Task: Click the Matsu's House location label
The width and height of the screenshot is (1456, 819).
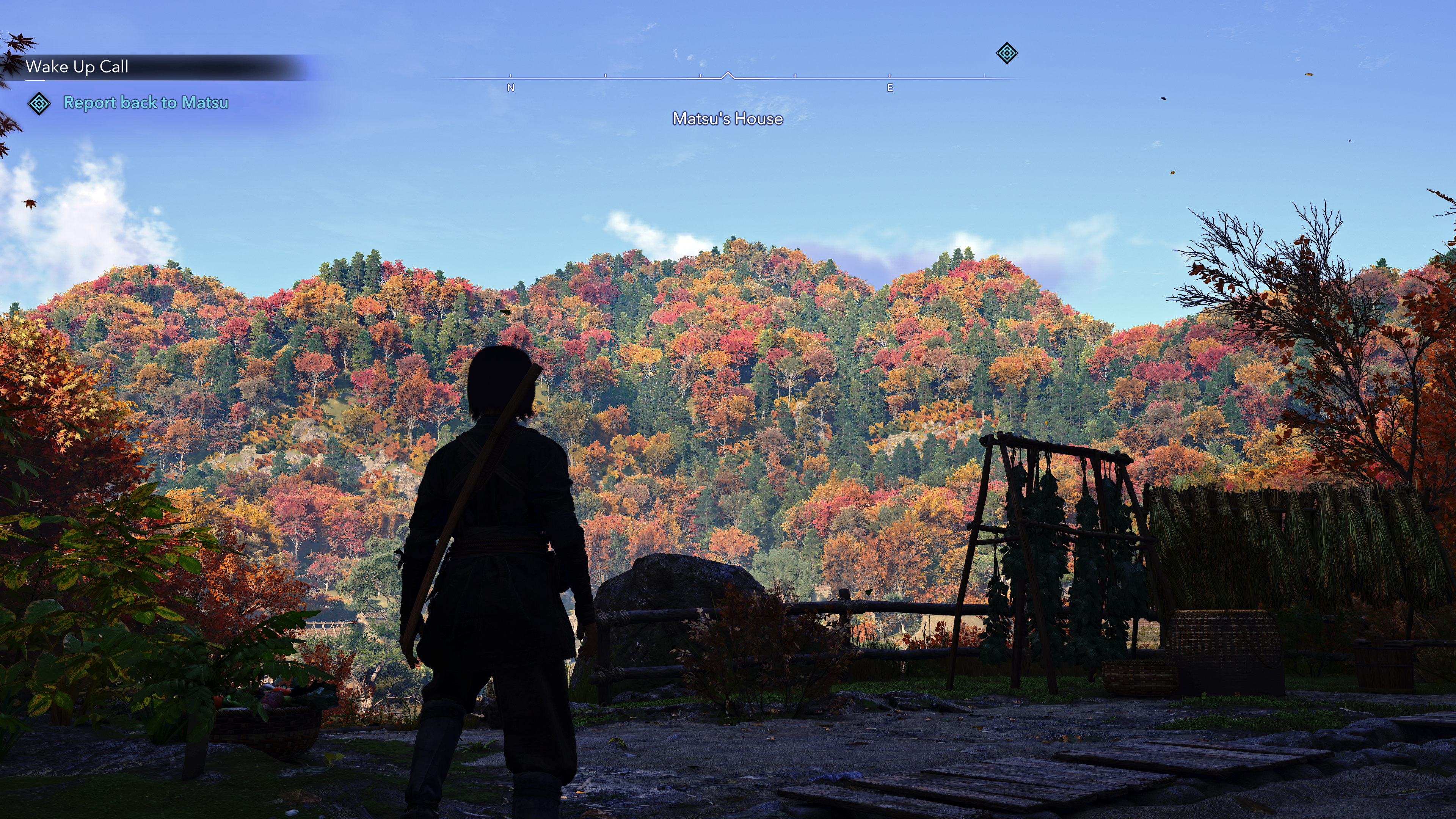Action: (728, 119)
